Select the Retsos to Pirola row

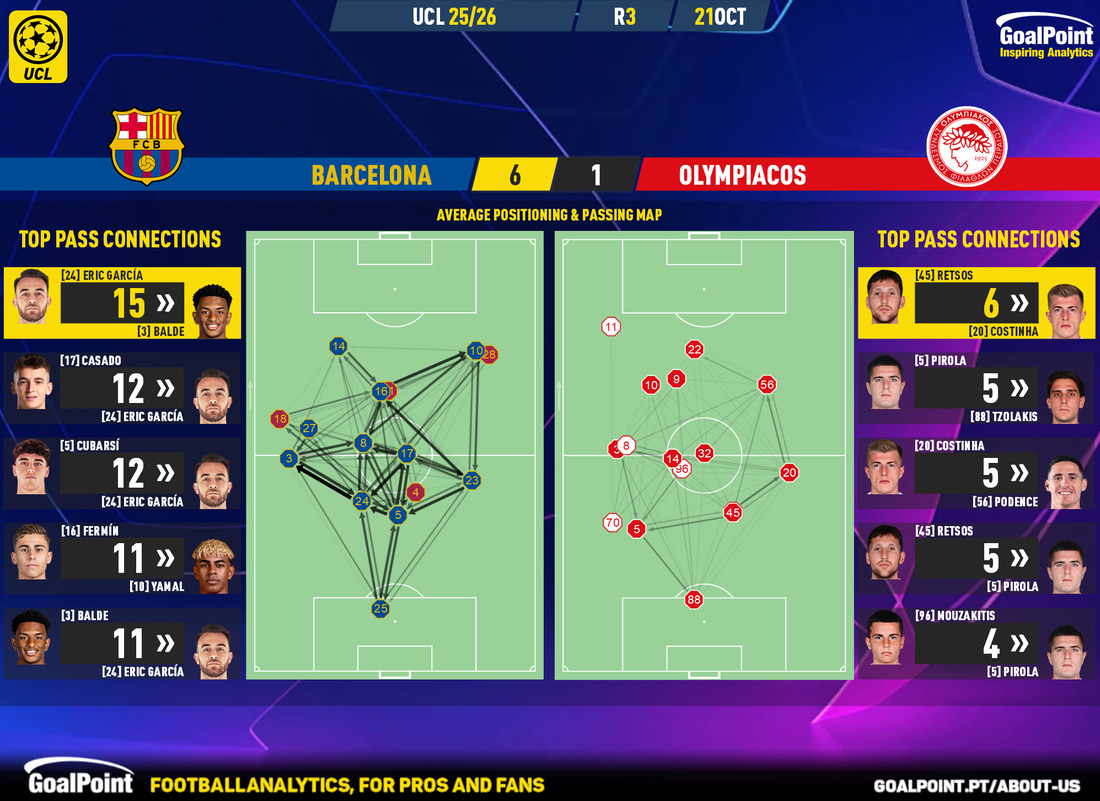pos(976,558)
